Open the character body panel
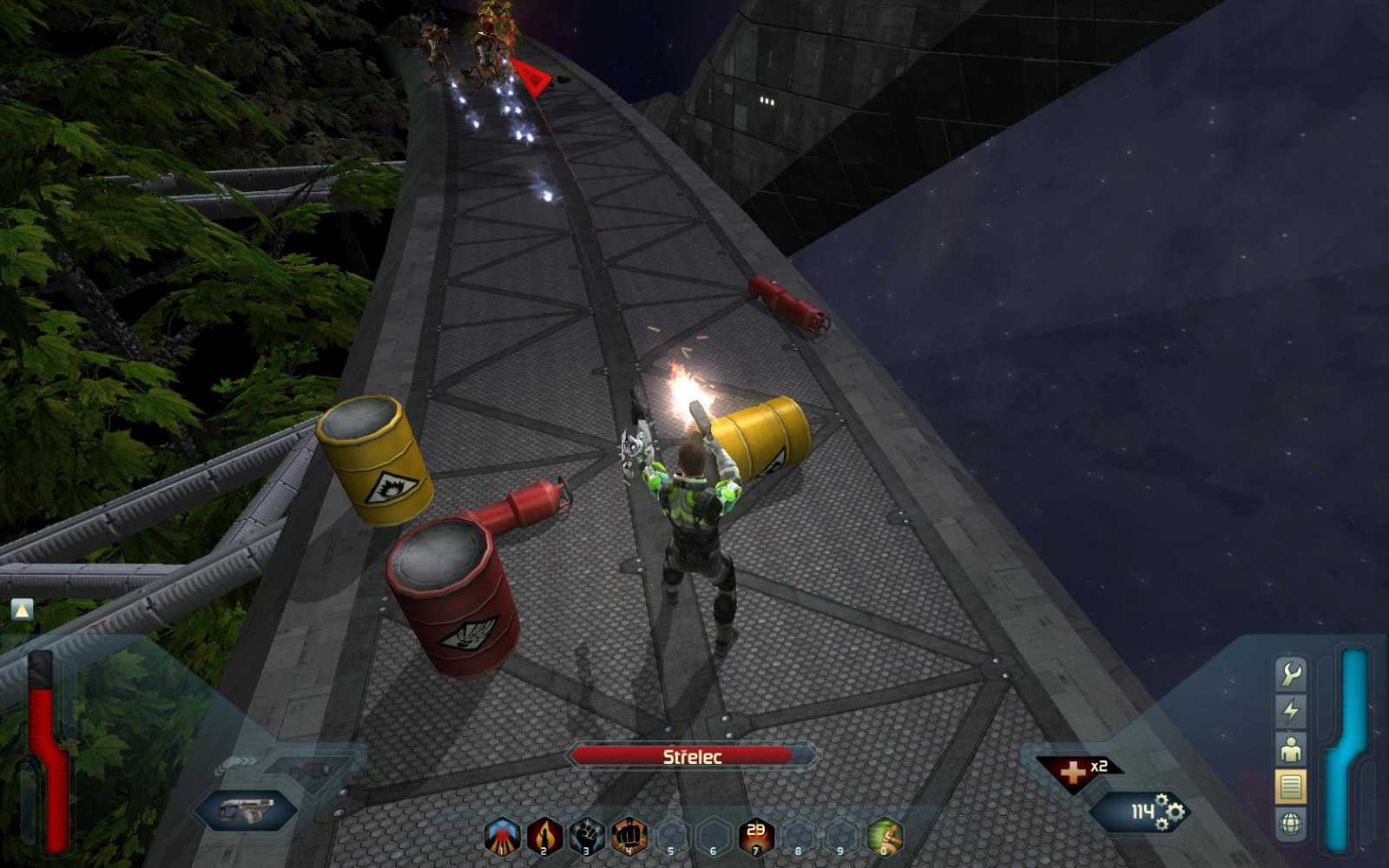 (1290, 747)
